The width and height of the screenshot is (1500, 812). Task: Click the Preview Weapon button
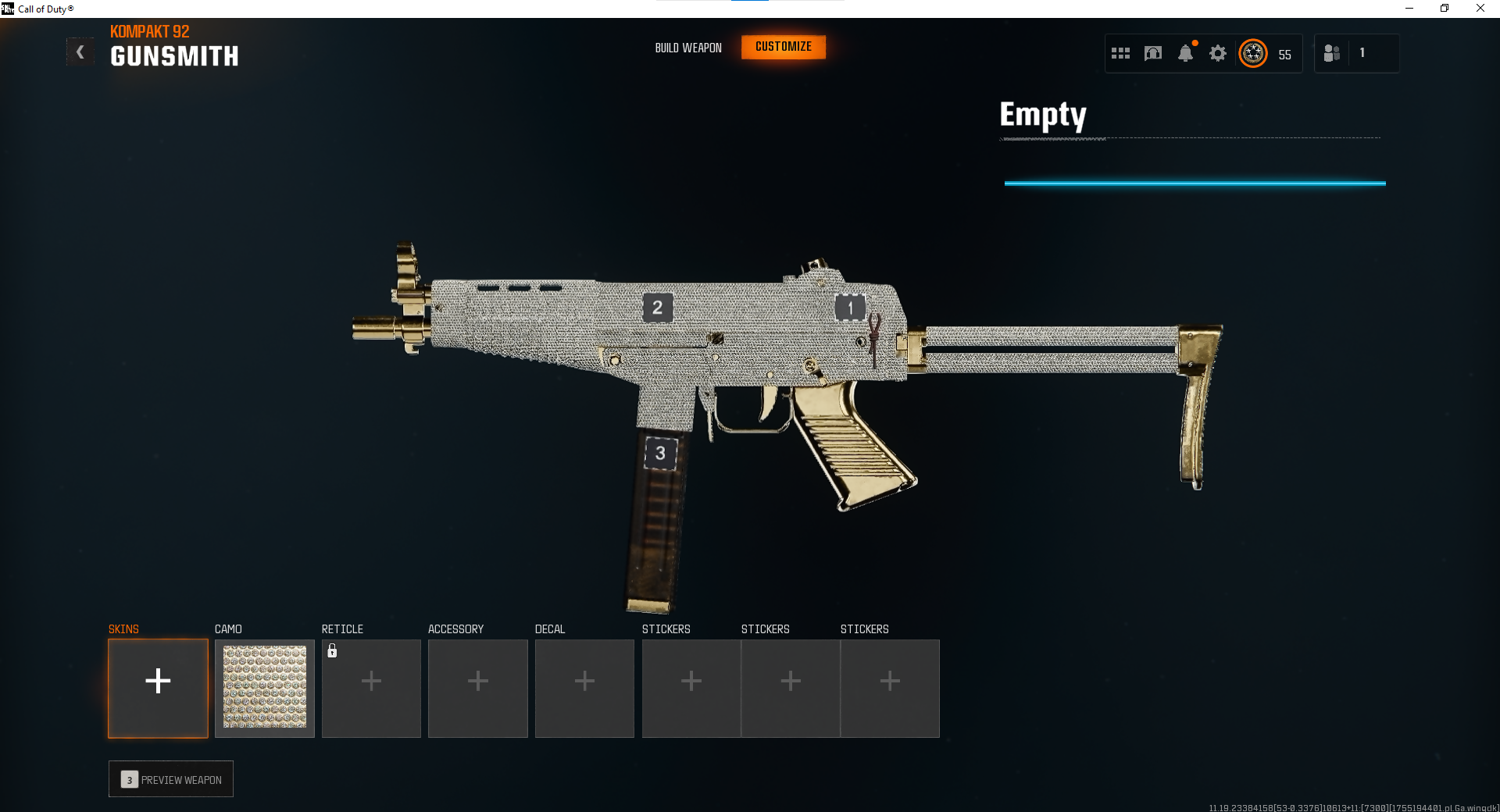(171, 779)
